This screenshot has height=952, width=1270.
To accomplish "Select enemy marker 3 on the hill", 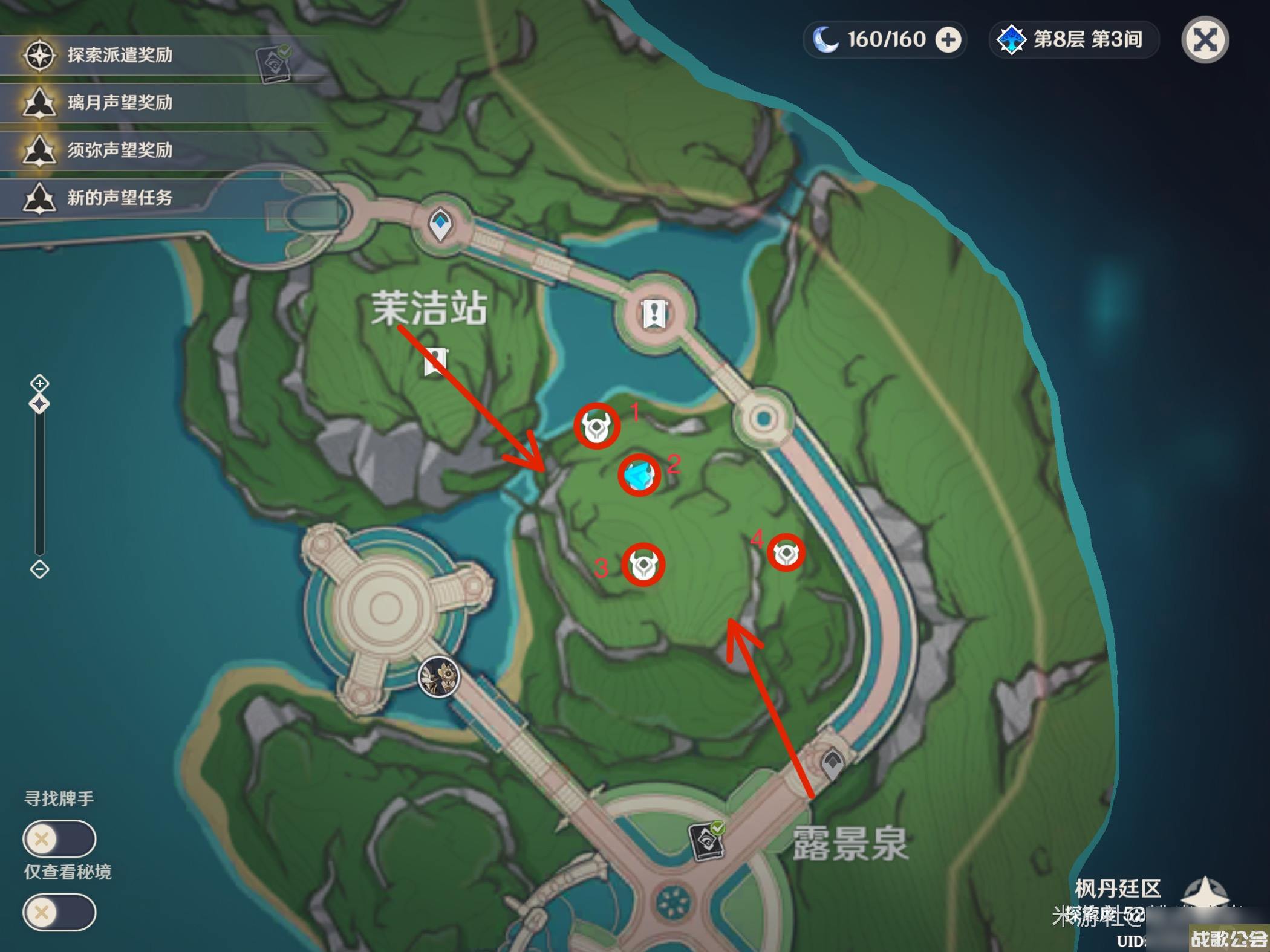I will [644, 563].
